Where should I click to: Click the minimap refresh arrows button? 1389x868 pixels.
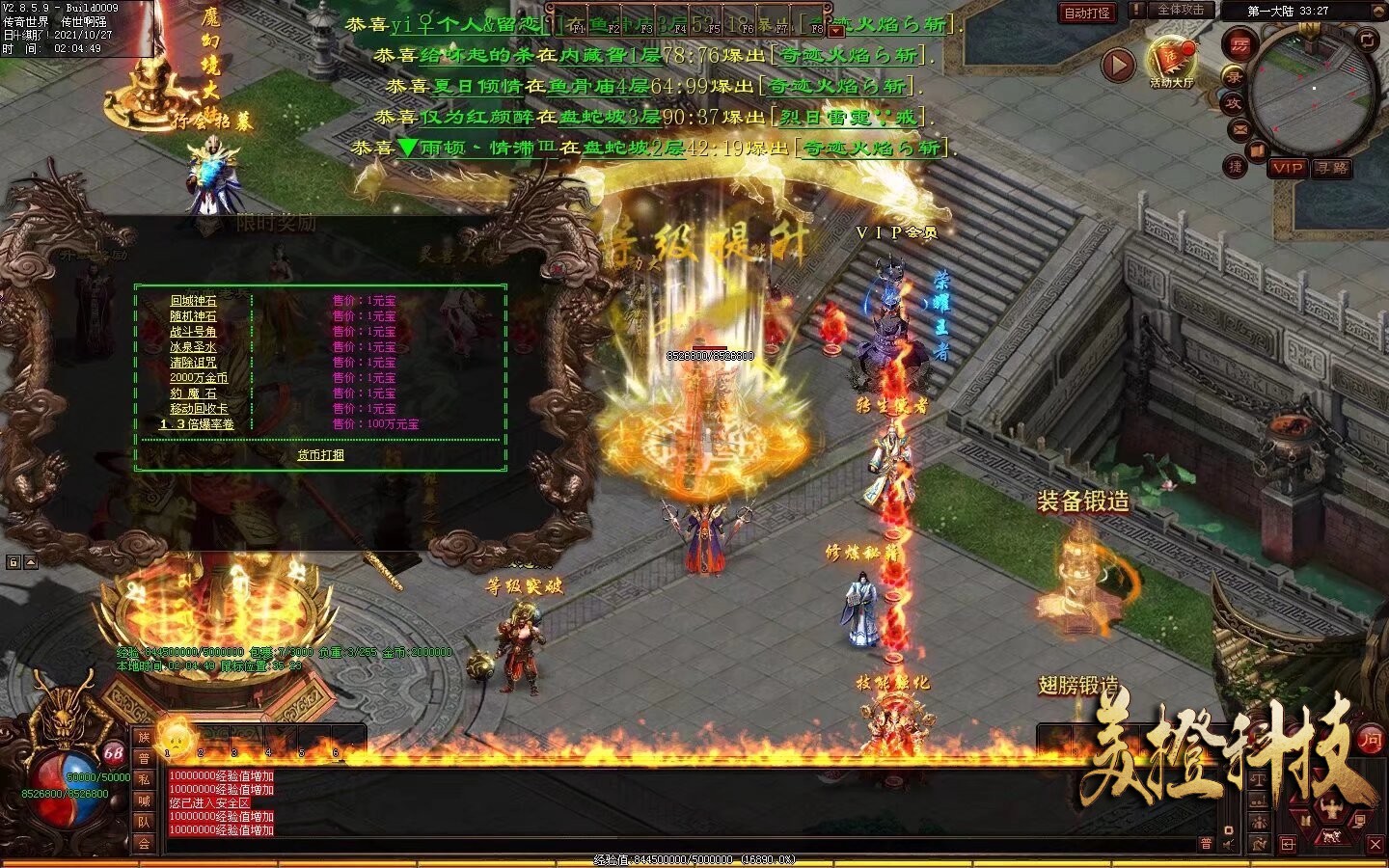click(x=1369, y=40)
